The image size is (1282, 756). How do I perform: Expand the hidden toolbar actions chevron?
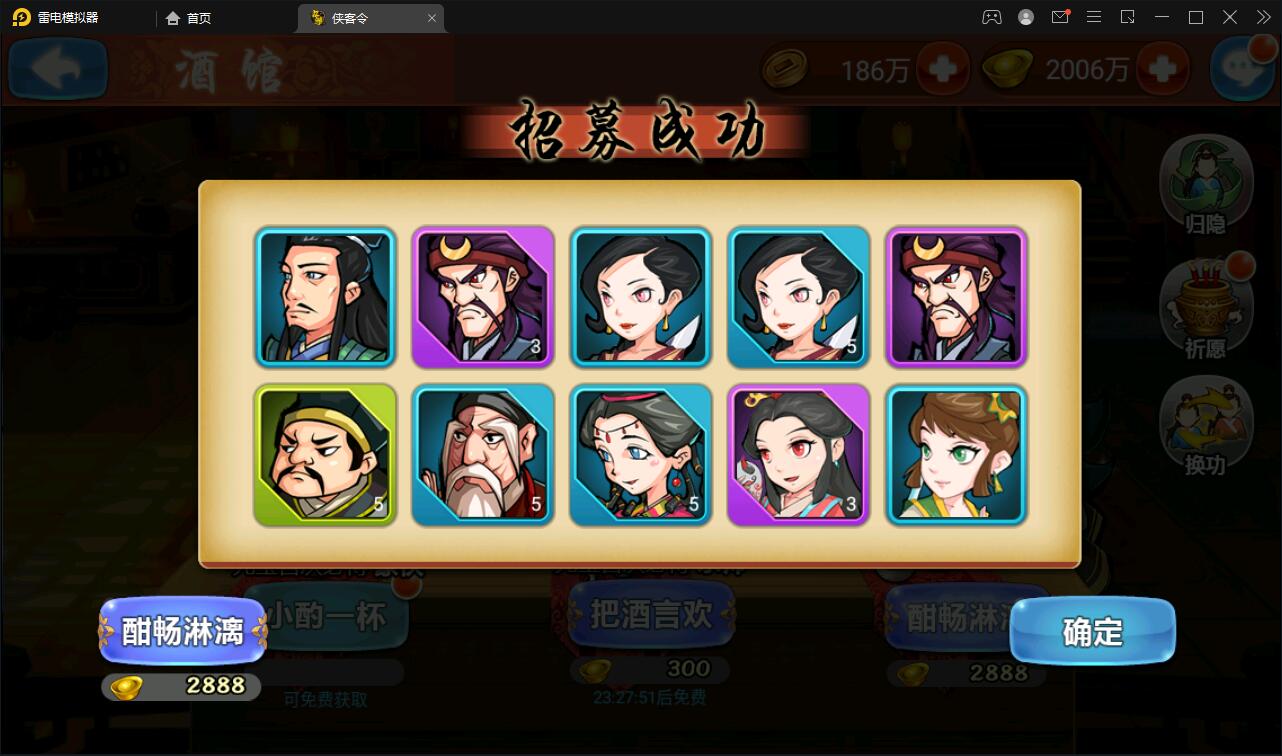tap(1262, 17)
